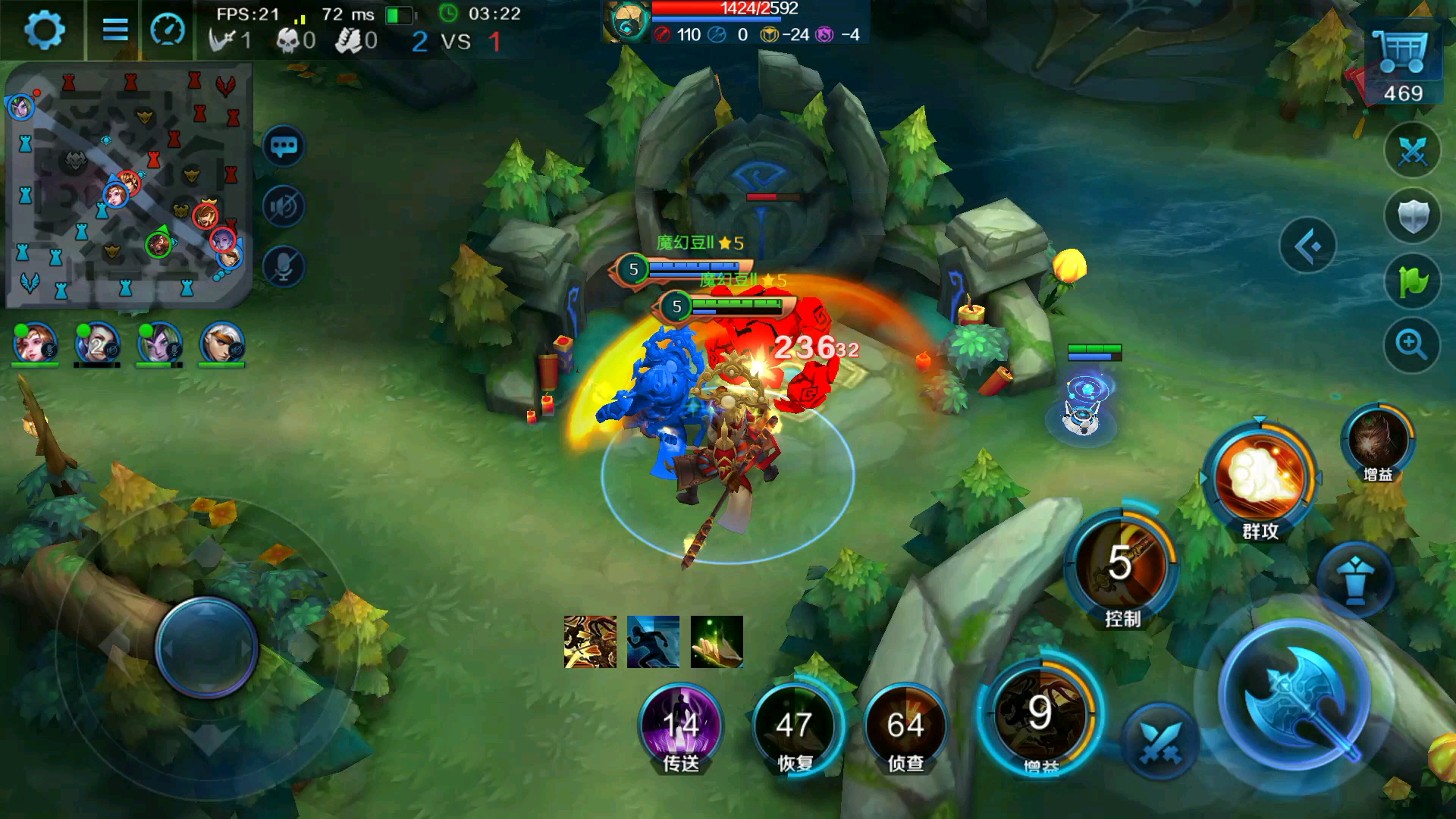Activate the 传送 teleport spell
Image resolution: width=1456 pixels, height=819 pixels.
pyautogui.click(x=681, y=726)
